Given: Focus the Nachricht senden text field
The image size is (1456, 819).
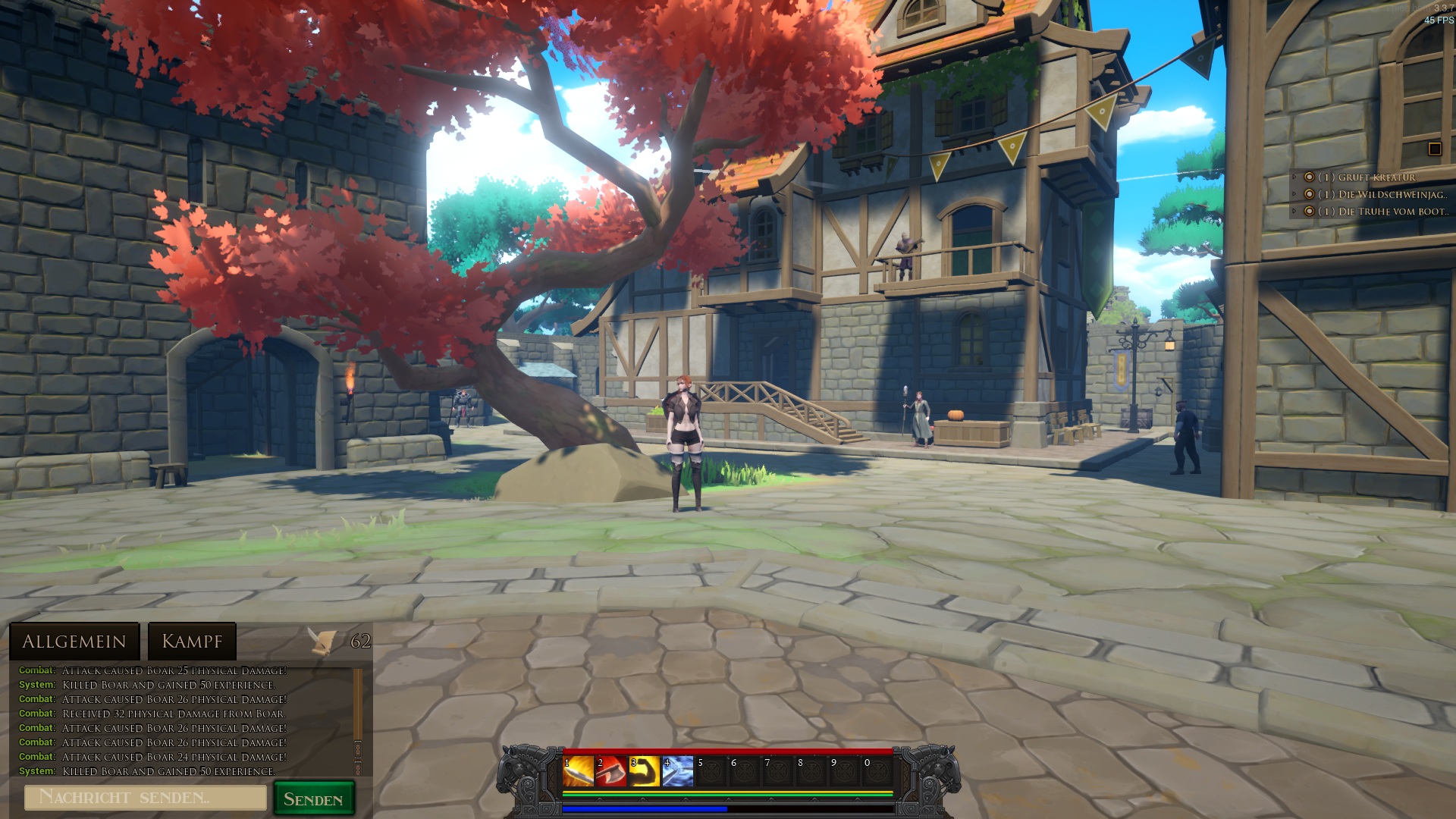Looking at the screenshot, I should (x=146, y=798).
